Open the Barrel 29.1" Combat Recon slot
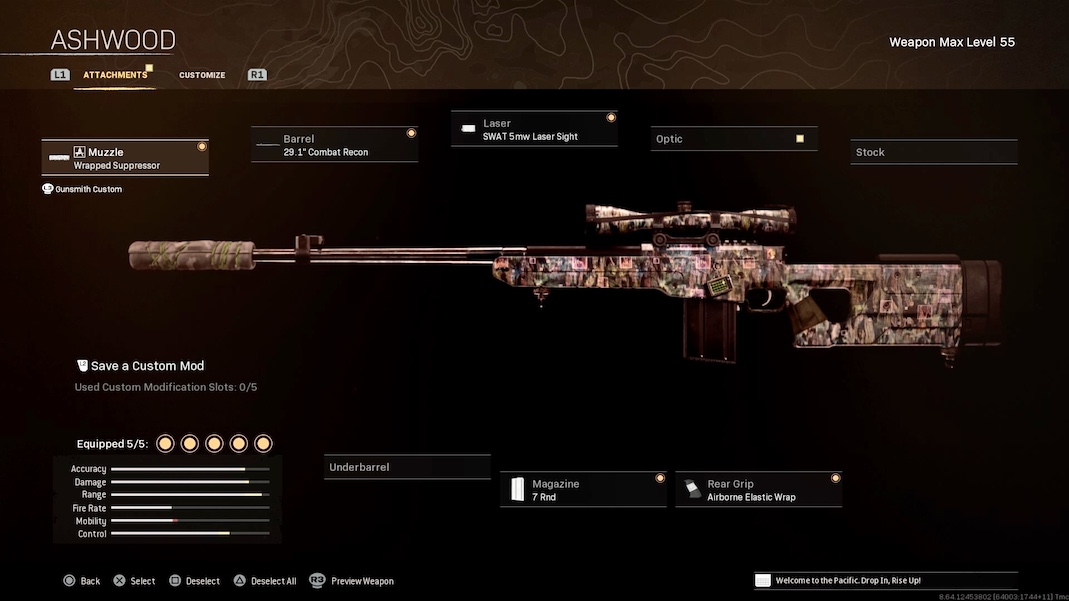The height and width of the screenshot is (601, 1069). pos(334,145)
